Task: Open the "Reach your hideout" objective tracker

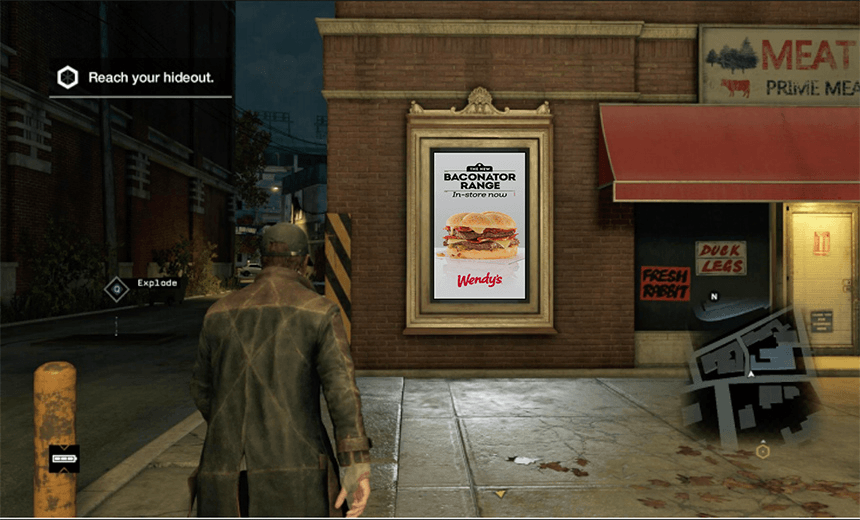Action: pos(152,77)
